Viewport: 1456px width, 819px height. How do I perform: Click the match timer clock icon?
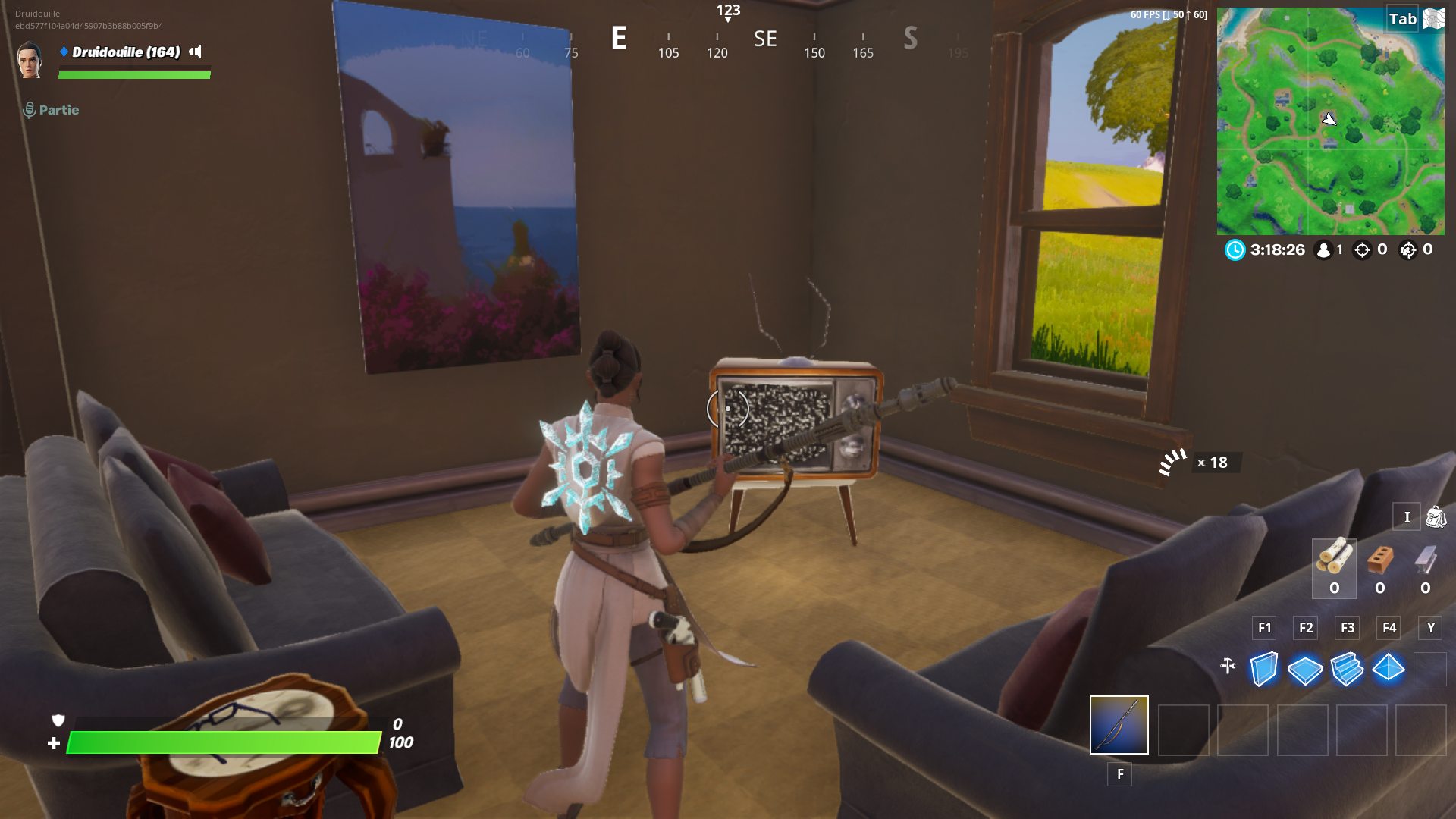[1235, 250]
